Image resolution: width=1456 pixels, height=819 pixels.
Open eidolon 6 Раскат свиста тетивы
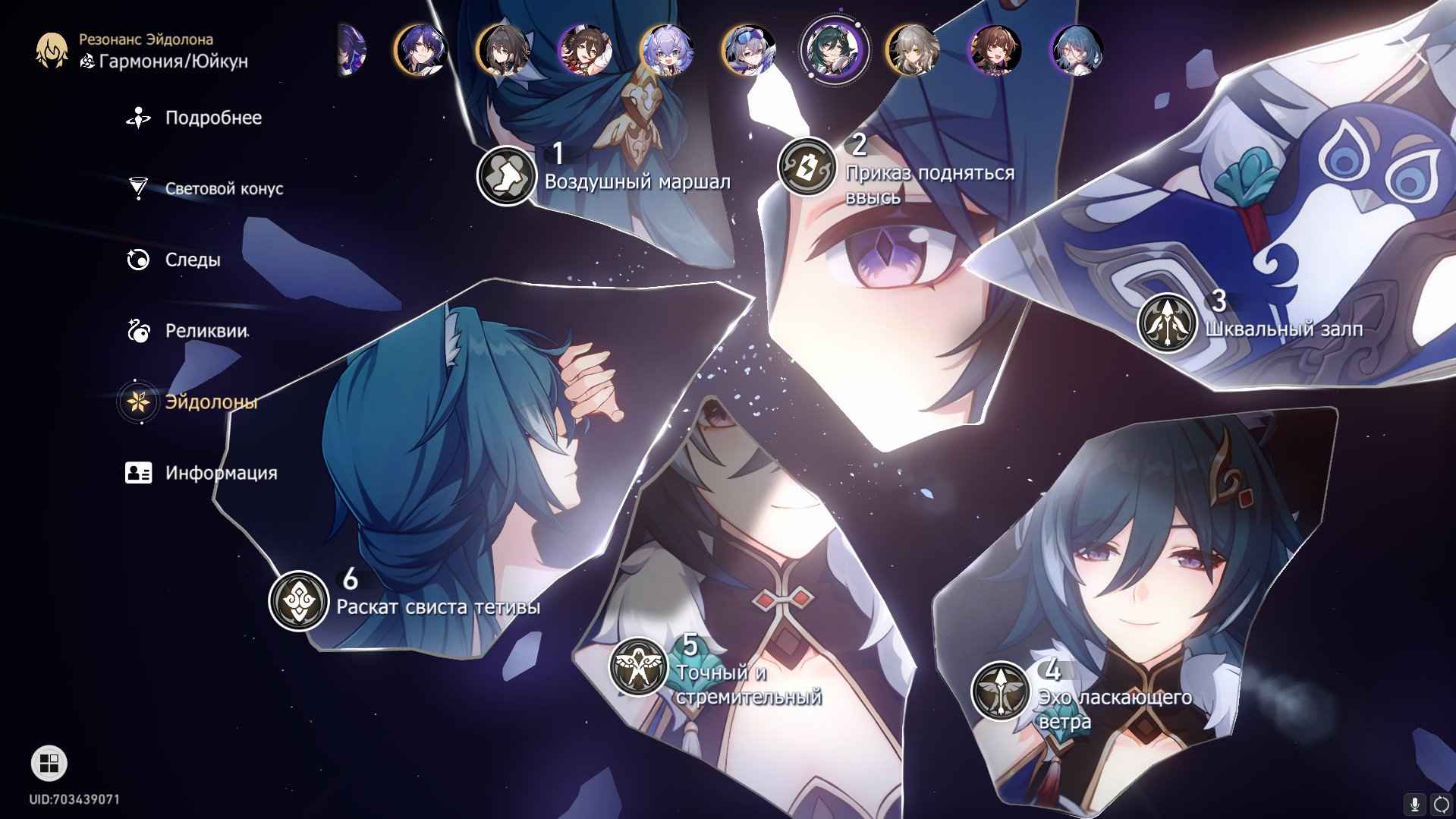298,600
